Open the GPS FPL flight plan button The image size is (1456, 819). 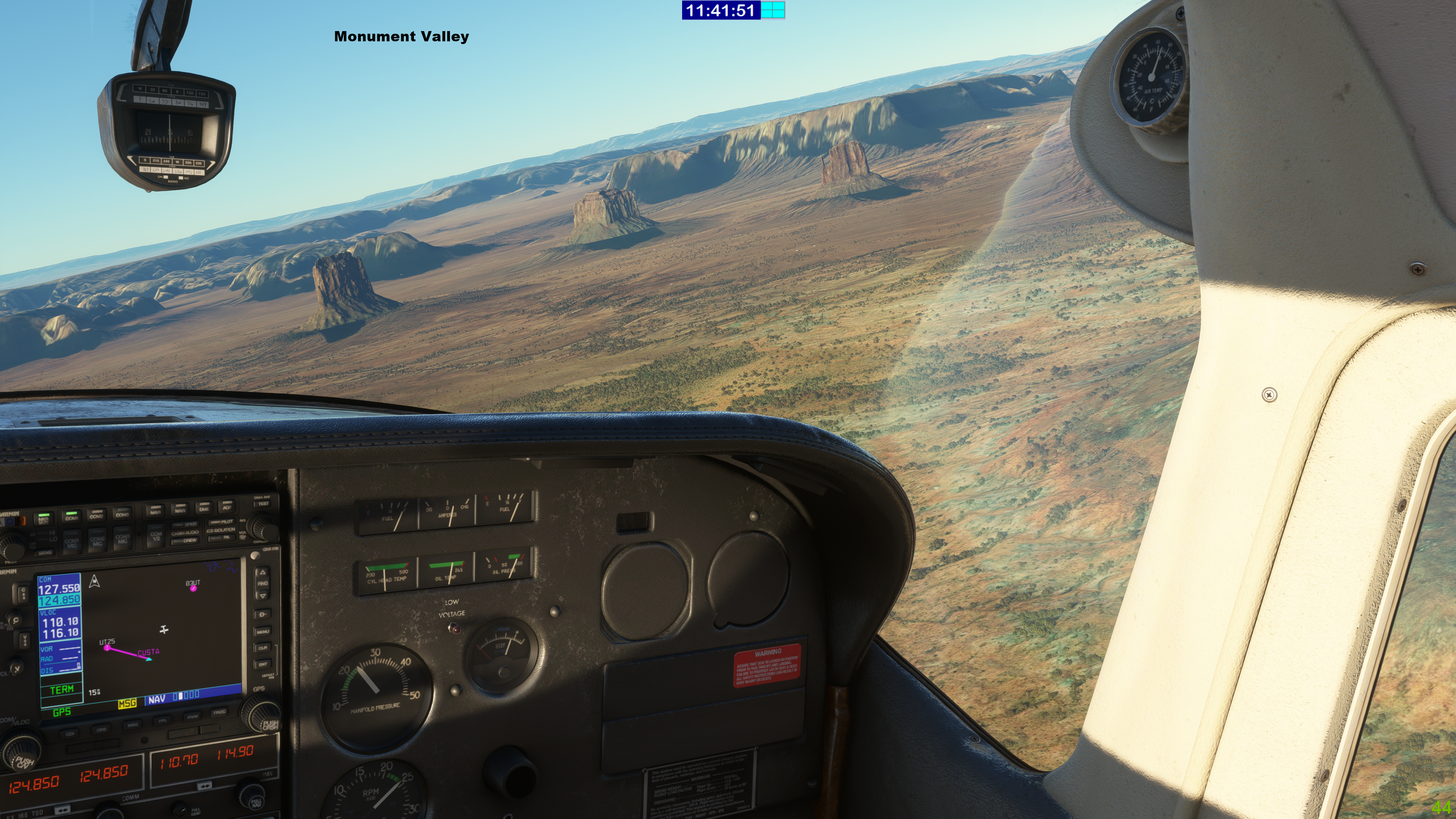(x=162, y=721)
